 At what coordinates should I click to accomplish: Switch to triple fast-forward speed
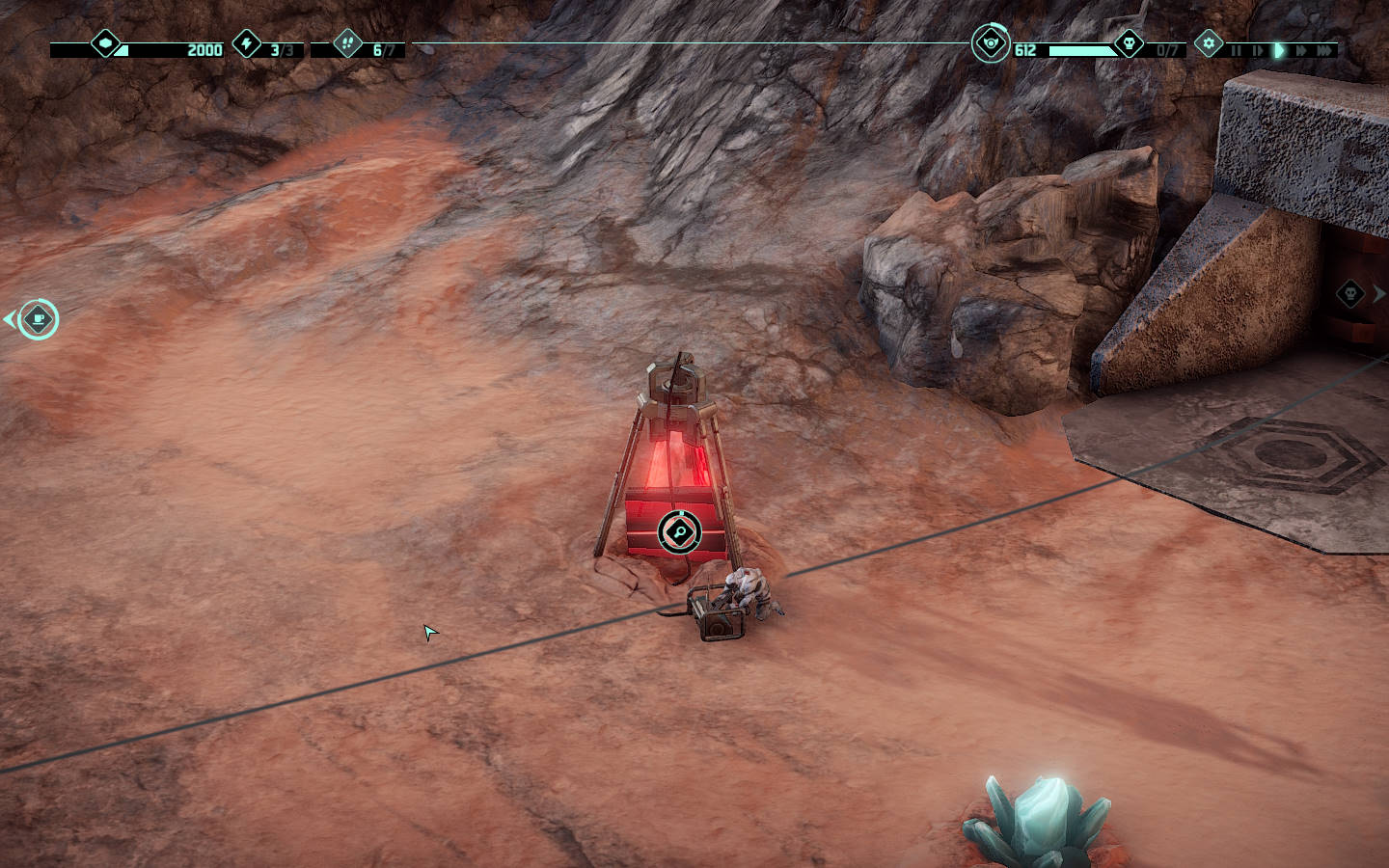(x=1325, y=50)
